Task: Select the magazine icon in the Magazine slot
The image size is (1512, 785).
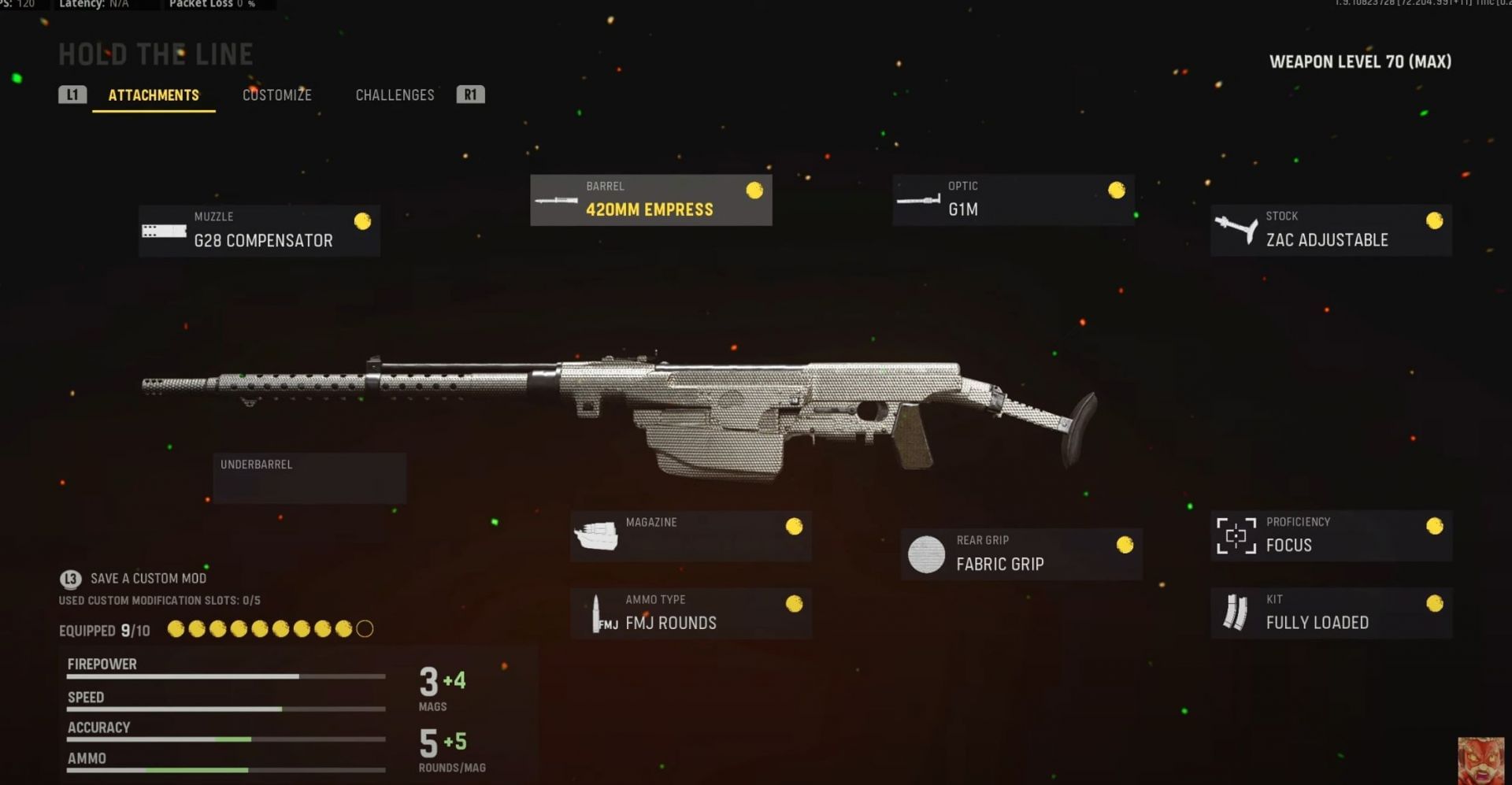Action: (x=596, y=535)
